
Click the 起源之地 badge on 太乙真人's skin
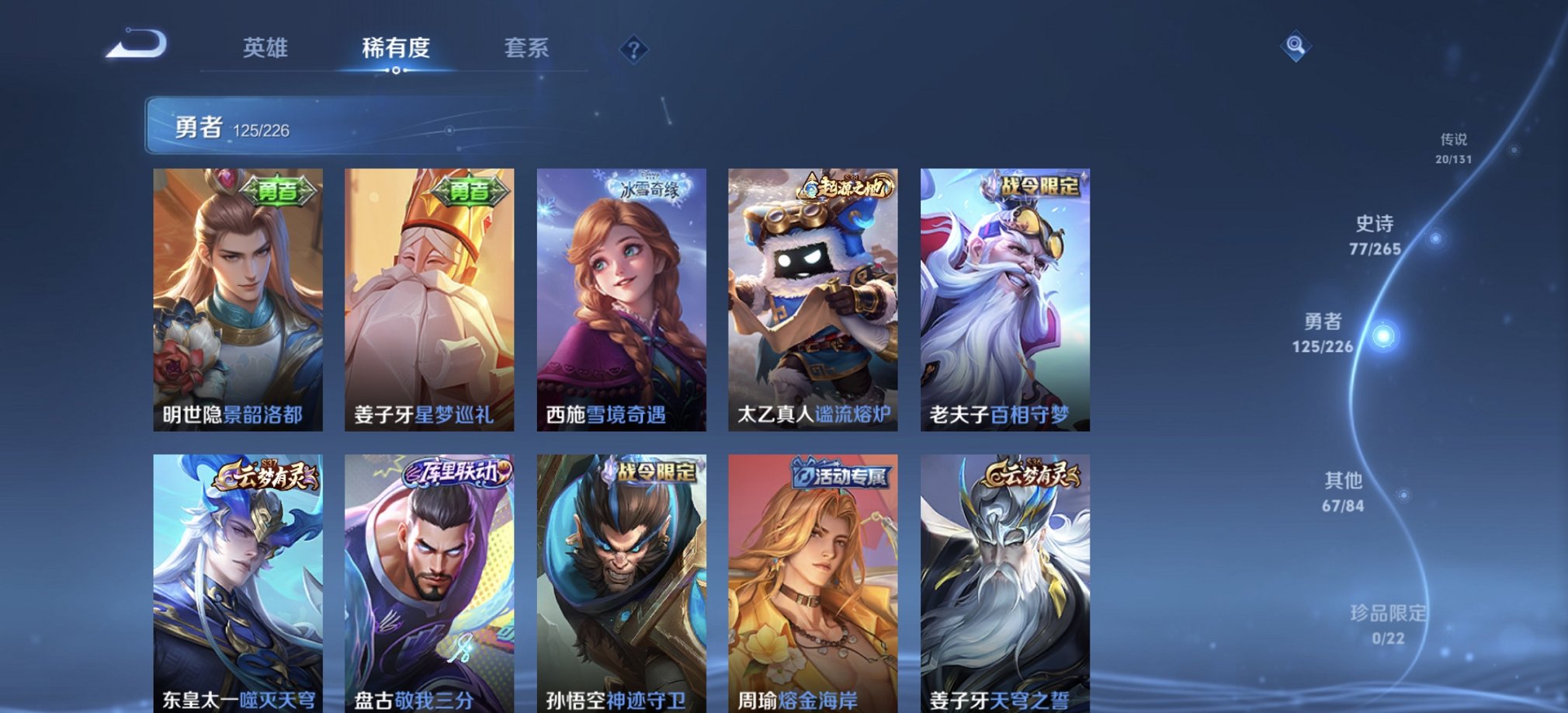tap(848, 187)
